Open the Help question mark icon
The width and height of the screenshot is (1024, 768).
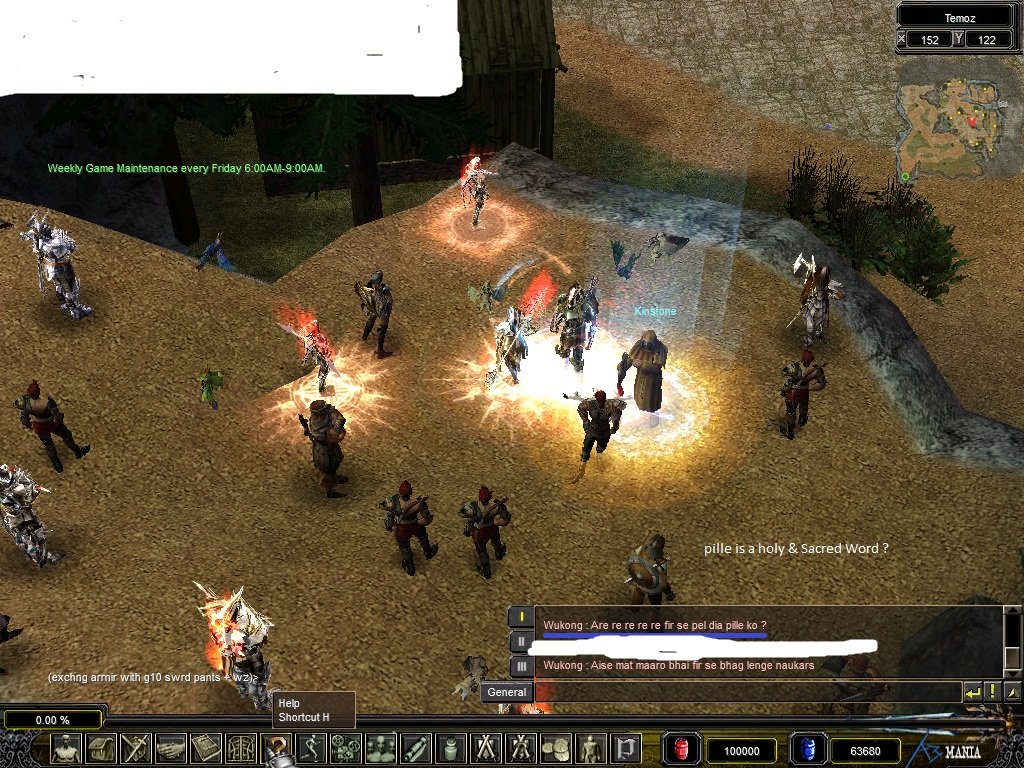click(276, 749)
